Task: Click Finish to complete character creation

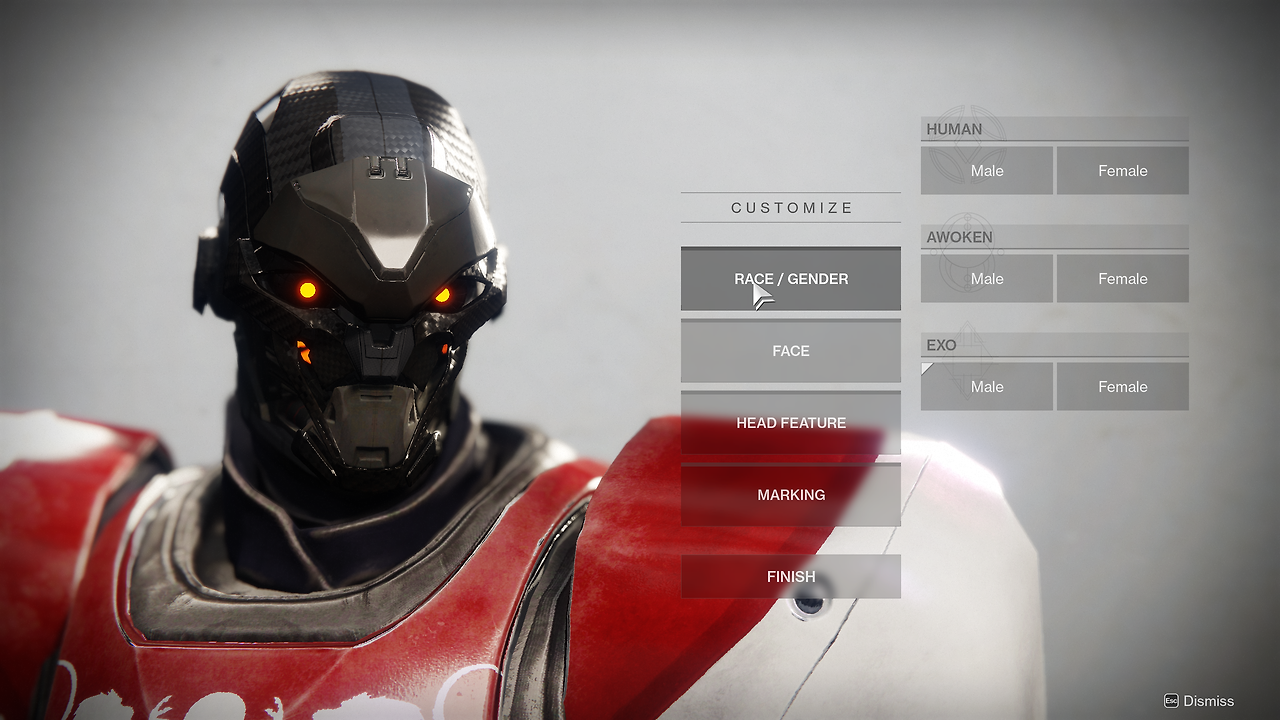Action: (790, 577)
